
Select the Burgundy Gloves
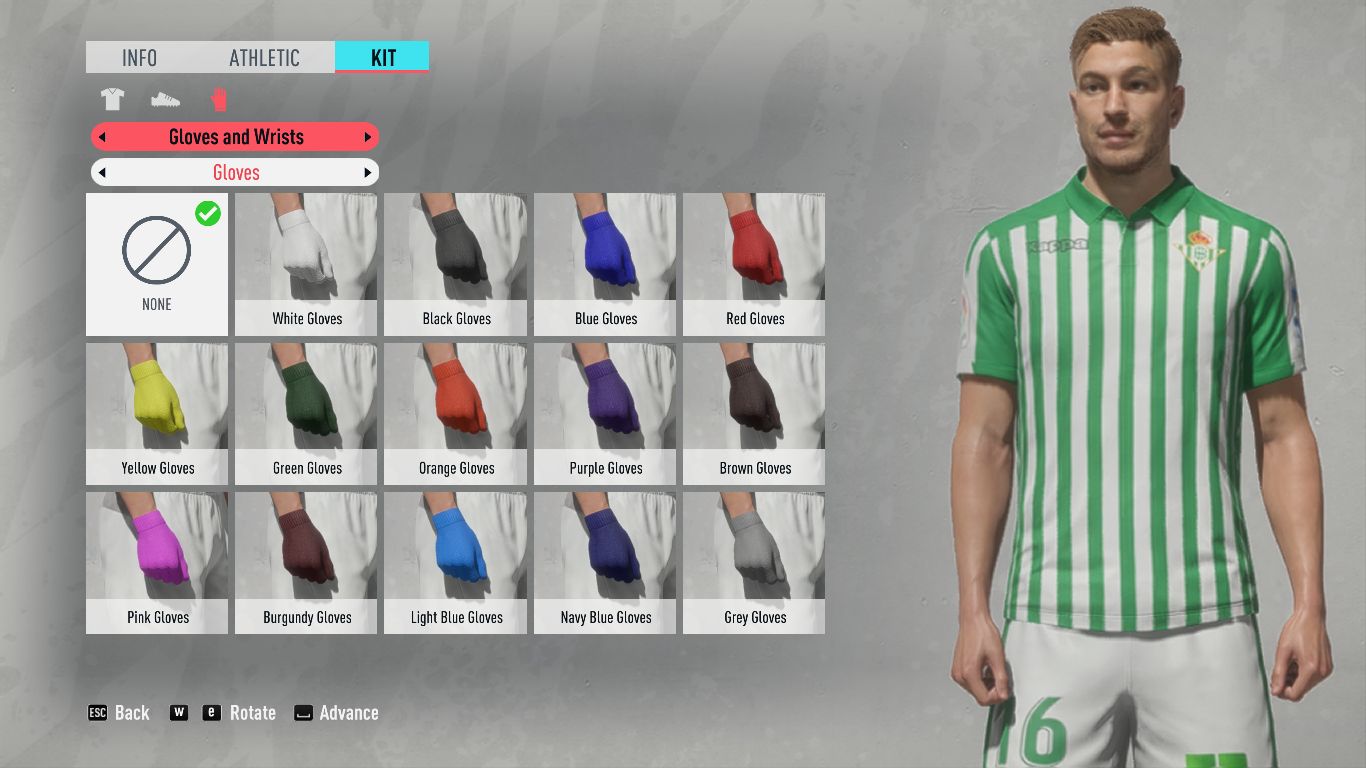point(306,563)
